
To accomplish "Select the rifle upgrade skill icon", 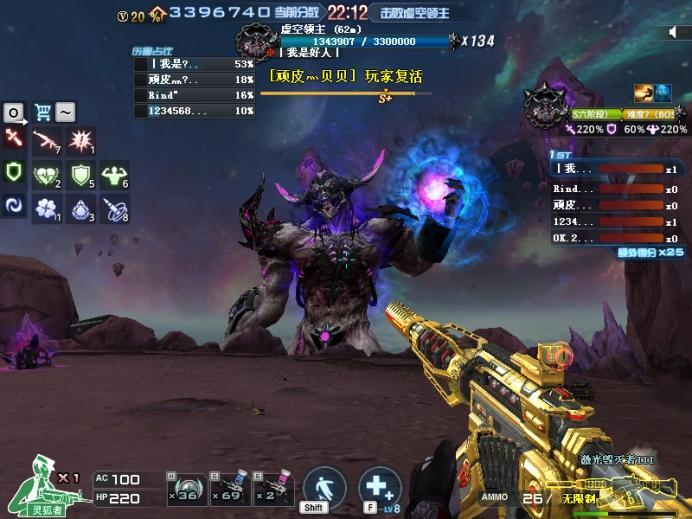I will click(47, 141).
